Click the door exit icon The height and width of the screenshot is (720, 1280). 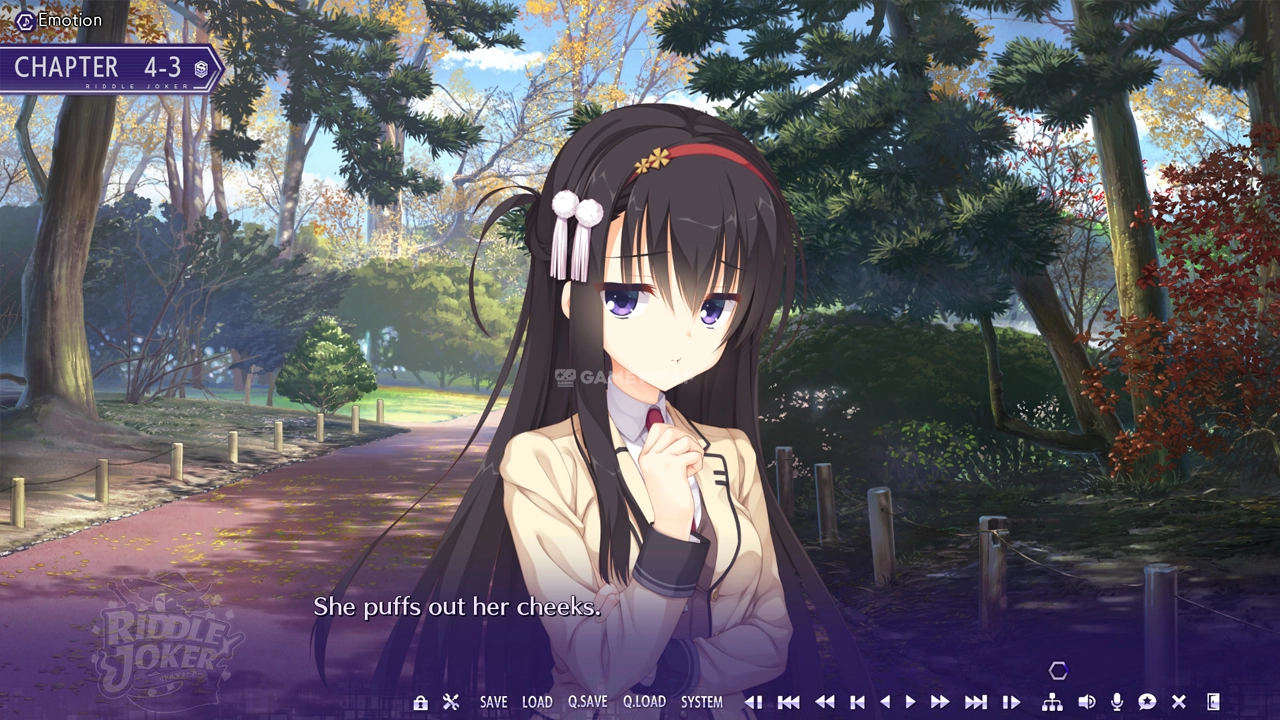point(1214,702)
